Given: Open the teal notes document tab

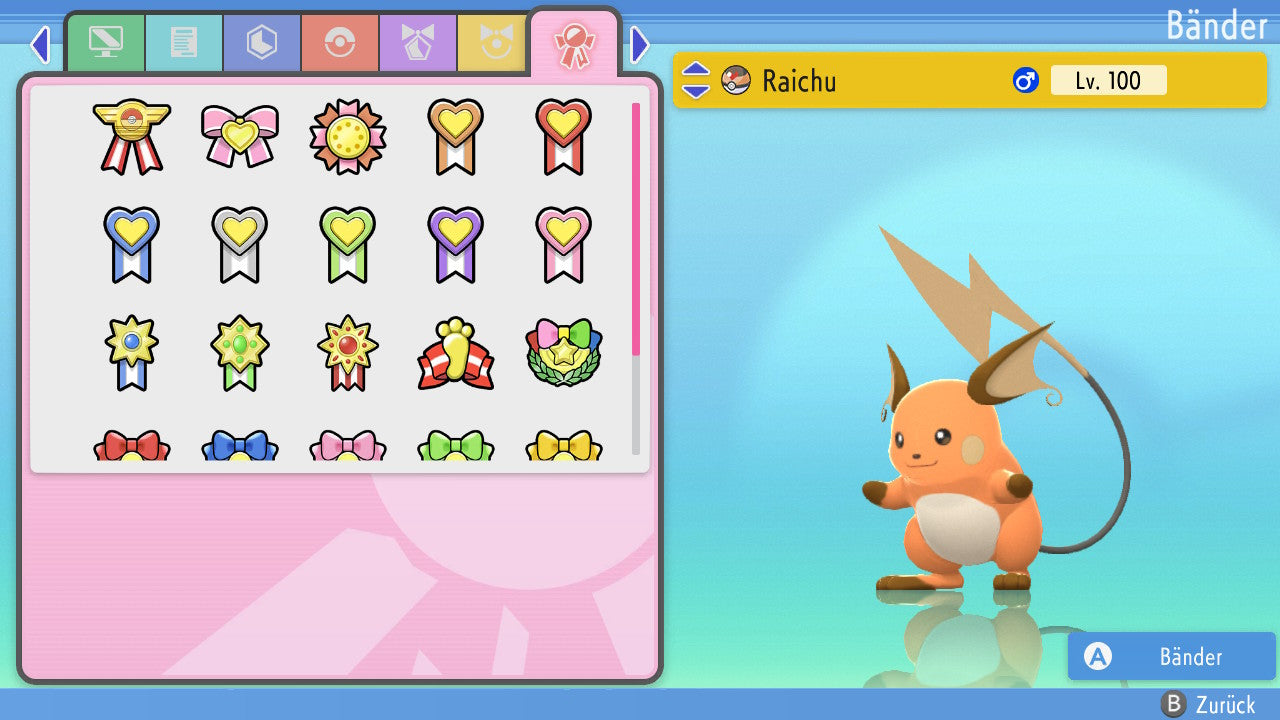Looking at the screenshot, I should tap(184, 43).
